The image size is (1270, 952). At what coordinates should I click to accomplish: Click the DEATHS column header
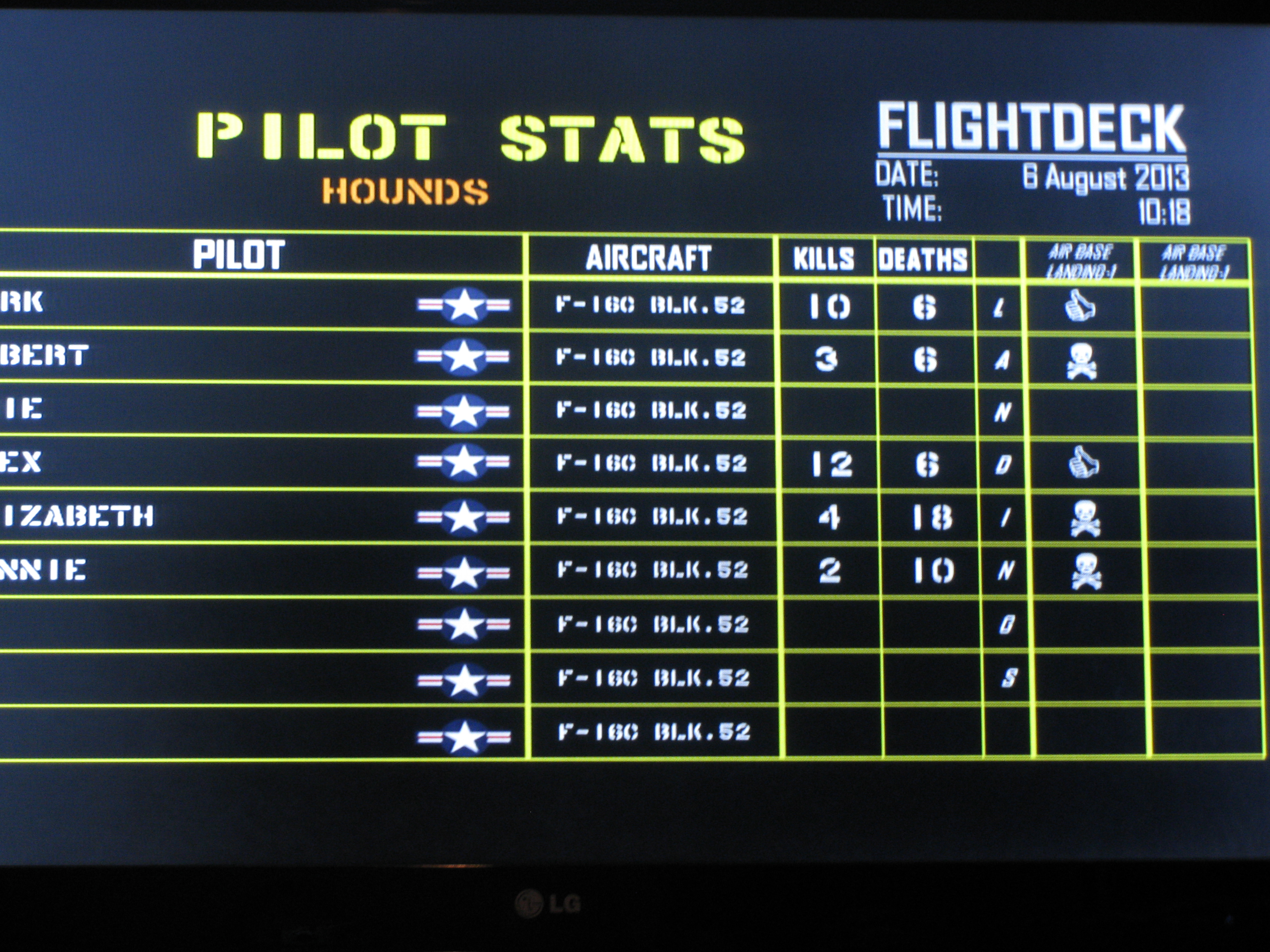(x=923, y=260)
